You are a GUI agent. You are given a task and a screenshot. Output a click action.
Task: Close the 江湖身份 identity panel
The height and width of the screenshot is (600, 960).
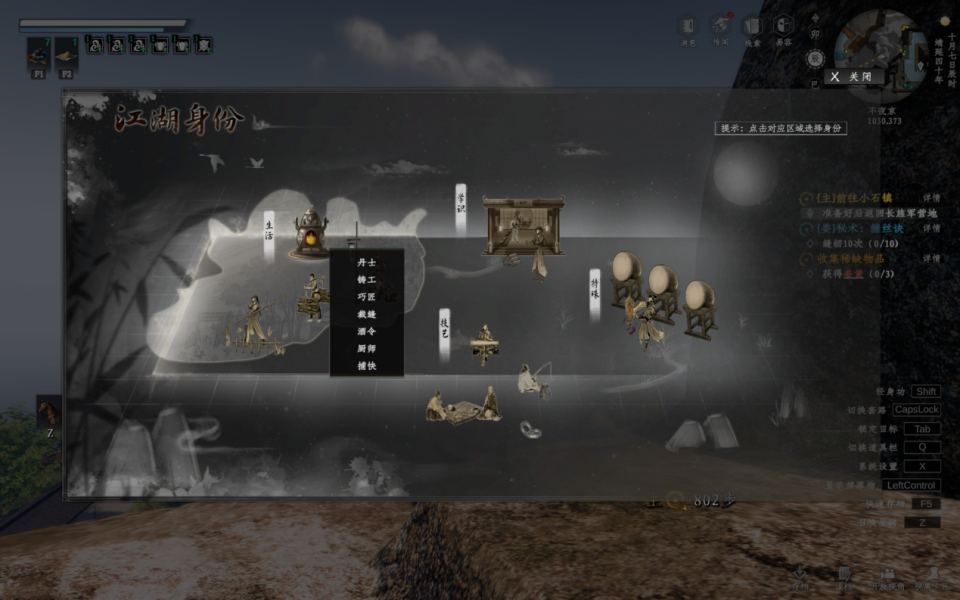point(851,76)
